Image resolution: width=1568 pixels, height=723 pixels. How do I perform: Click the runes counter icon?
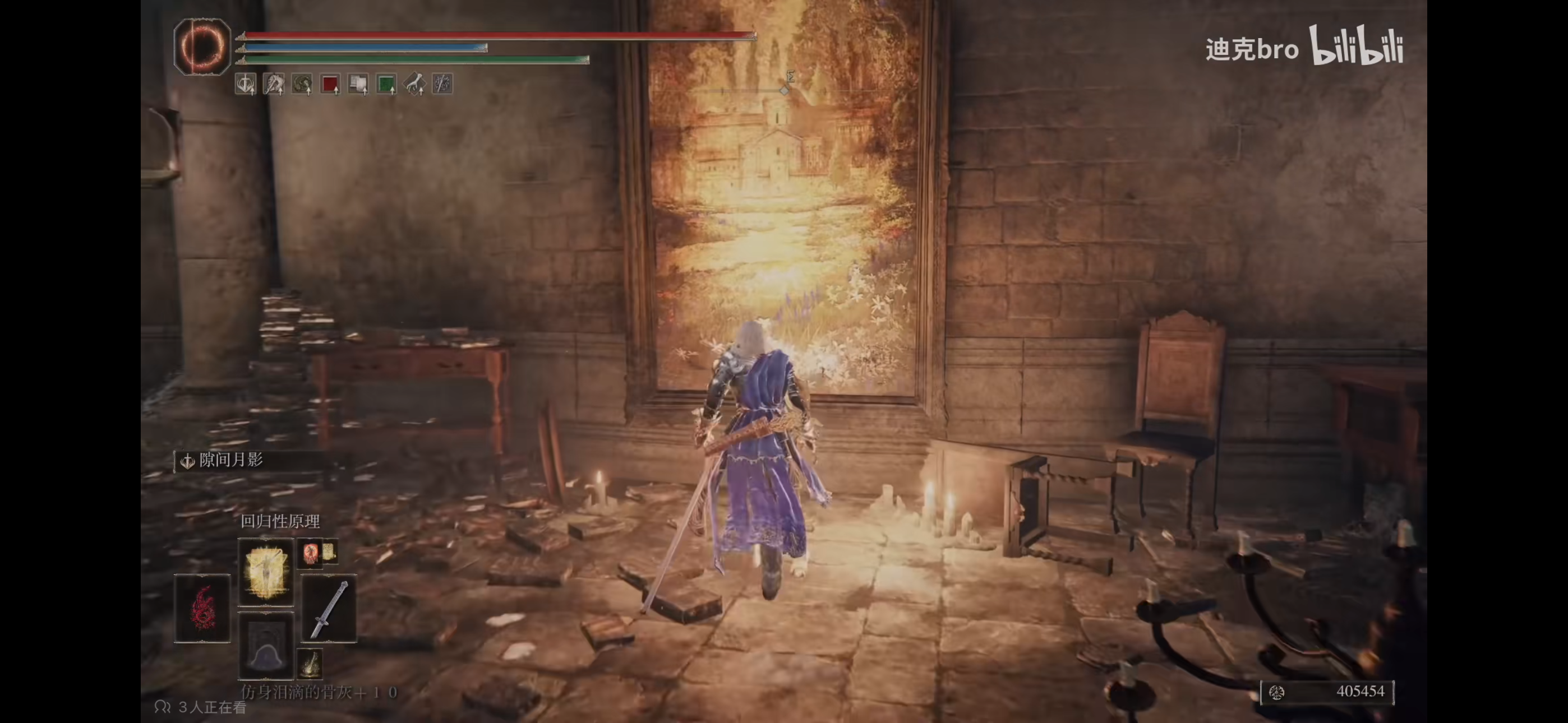click(1276, 692)
